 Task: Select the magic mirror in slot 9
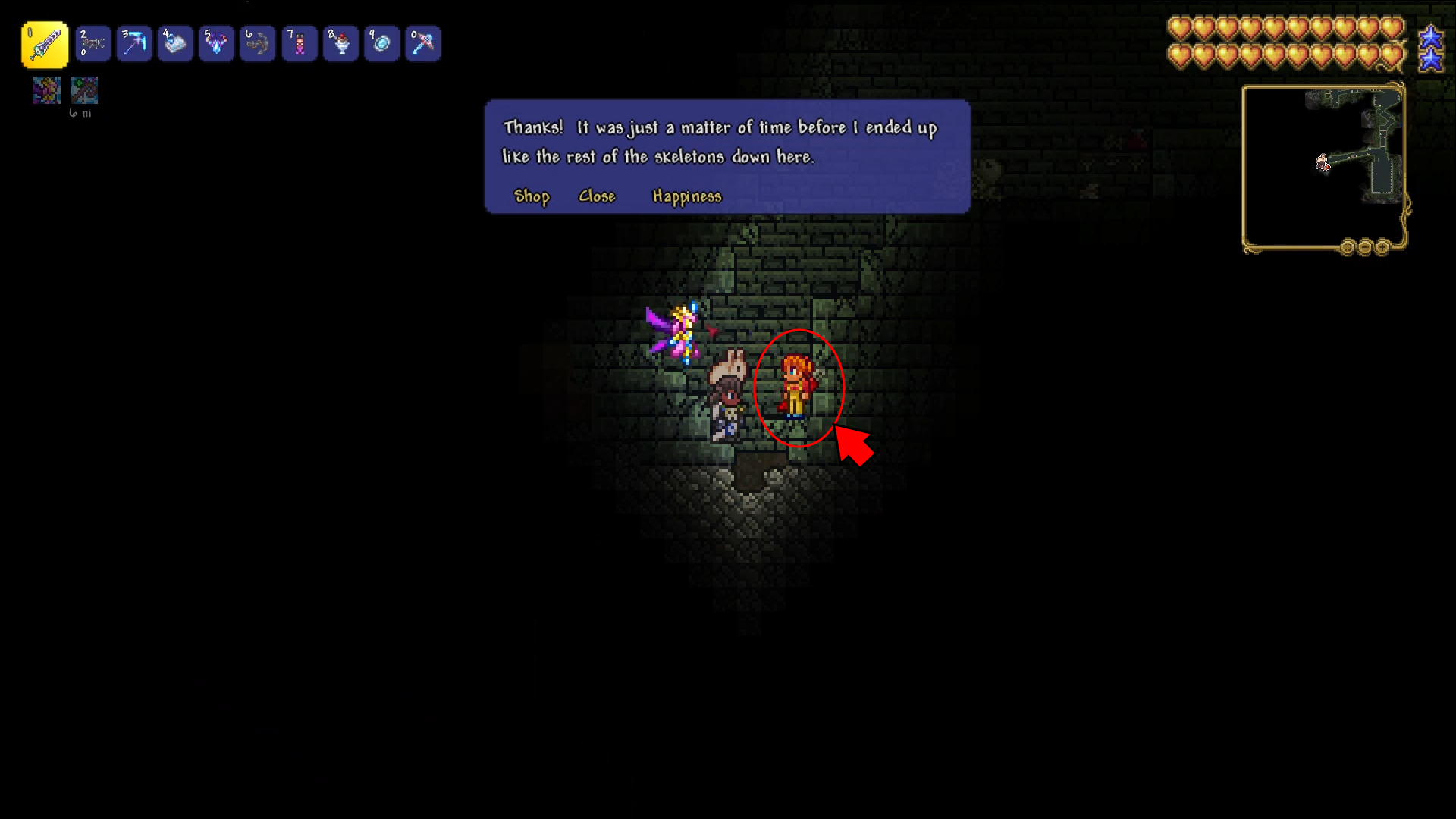[381, 44]
